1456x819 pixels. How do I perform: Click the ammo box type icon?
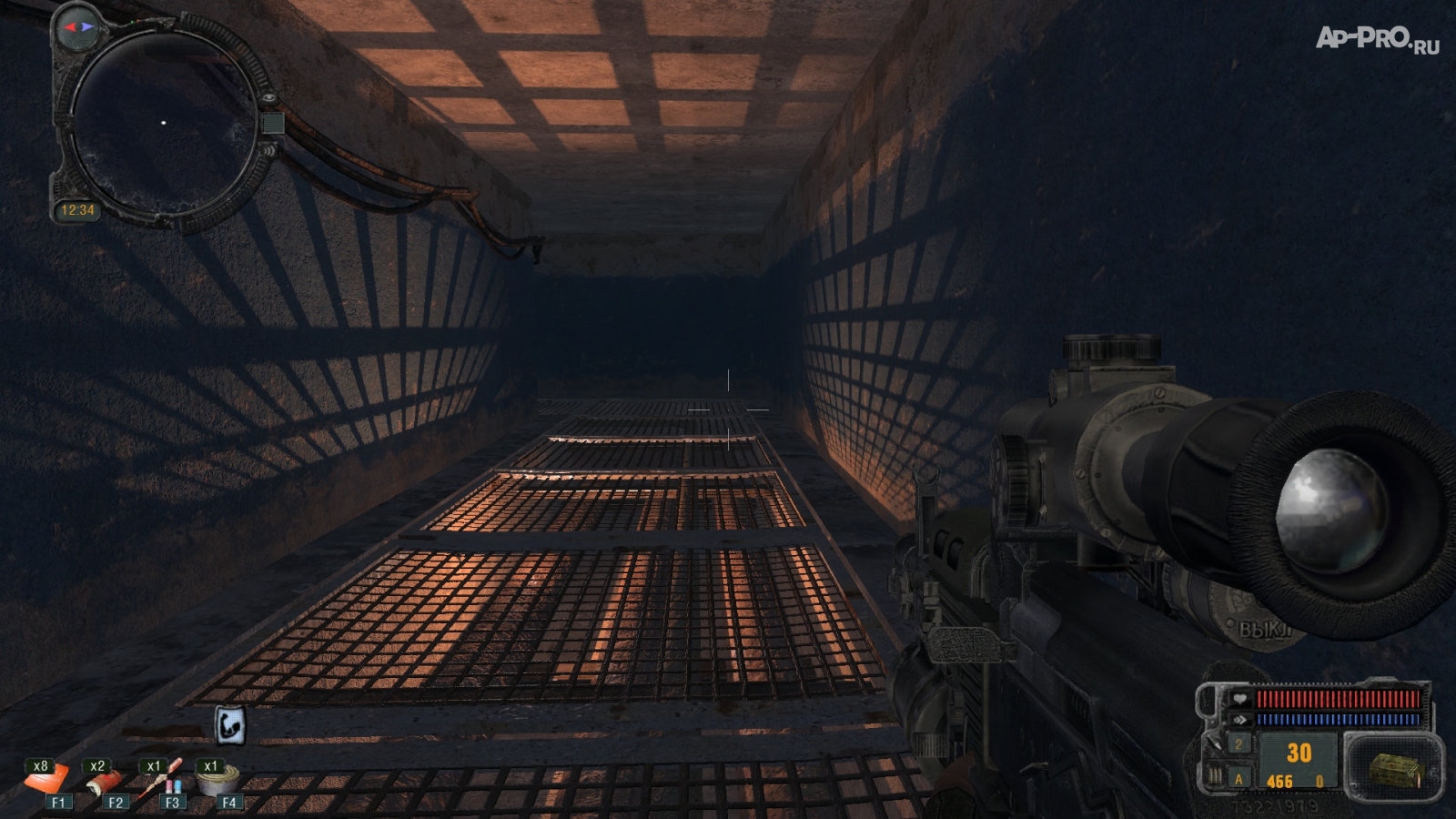click(1394, 769)
